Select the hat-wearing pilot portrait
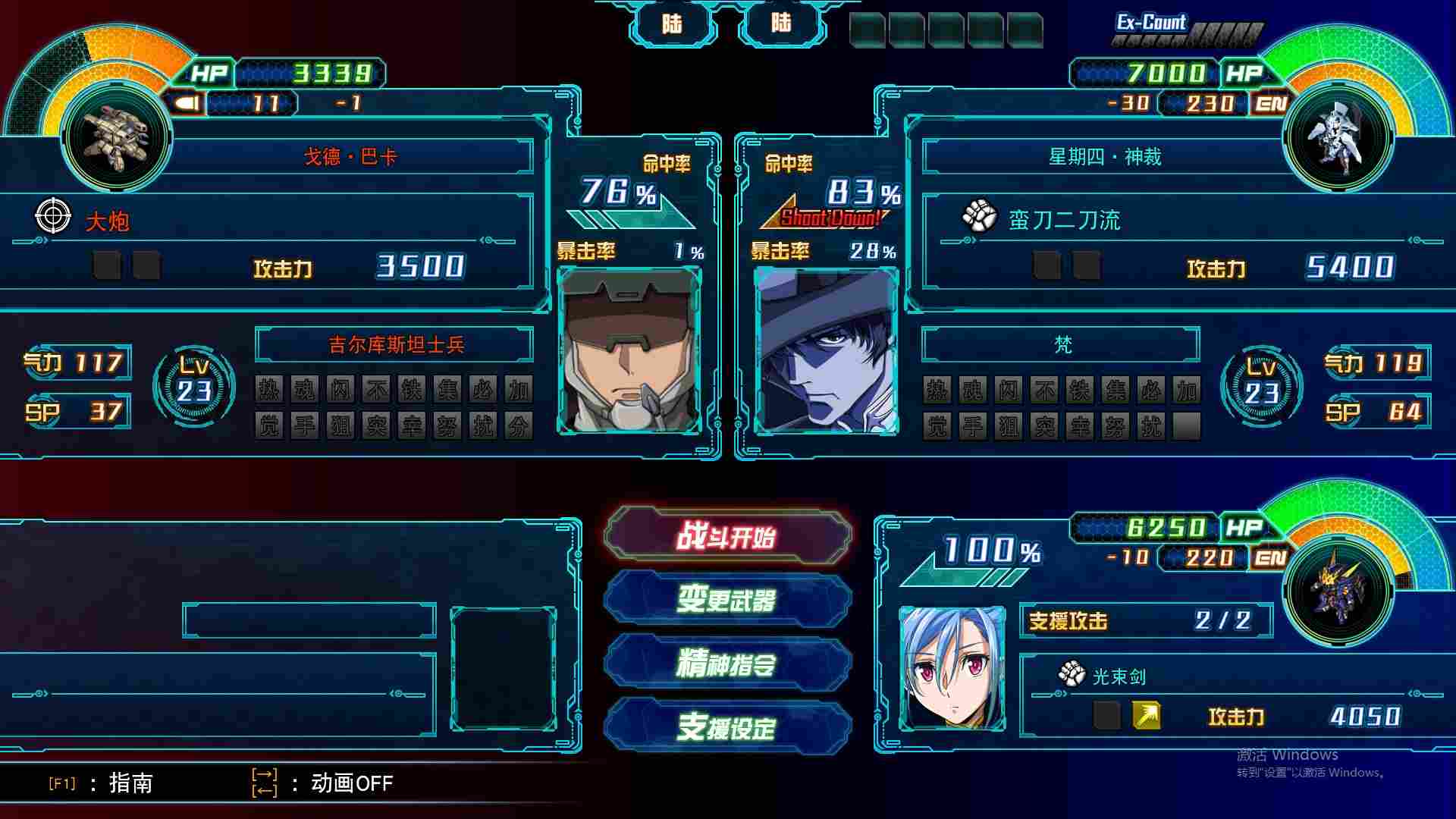This screenshot has width=1456, height=819. point(827,351)
